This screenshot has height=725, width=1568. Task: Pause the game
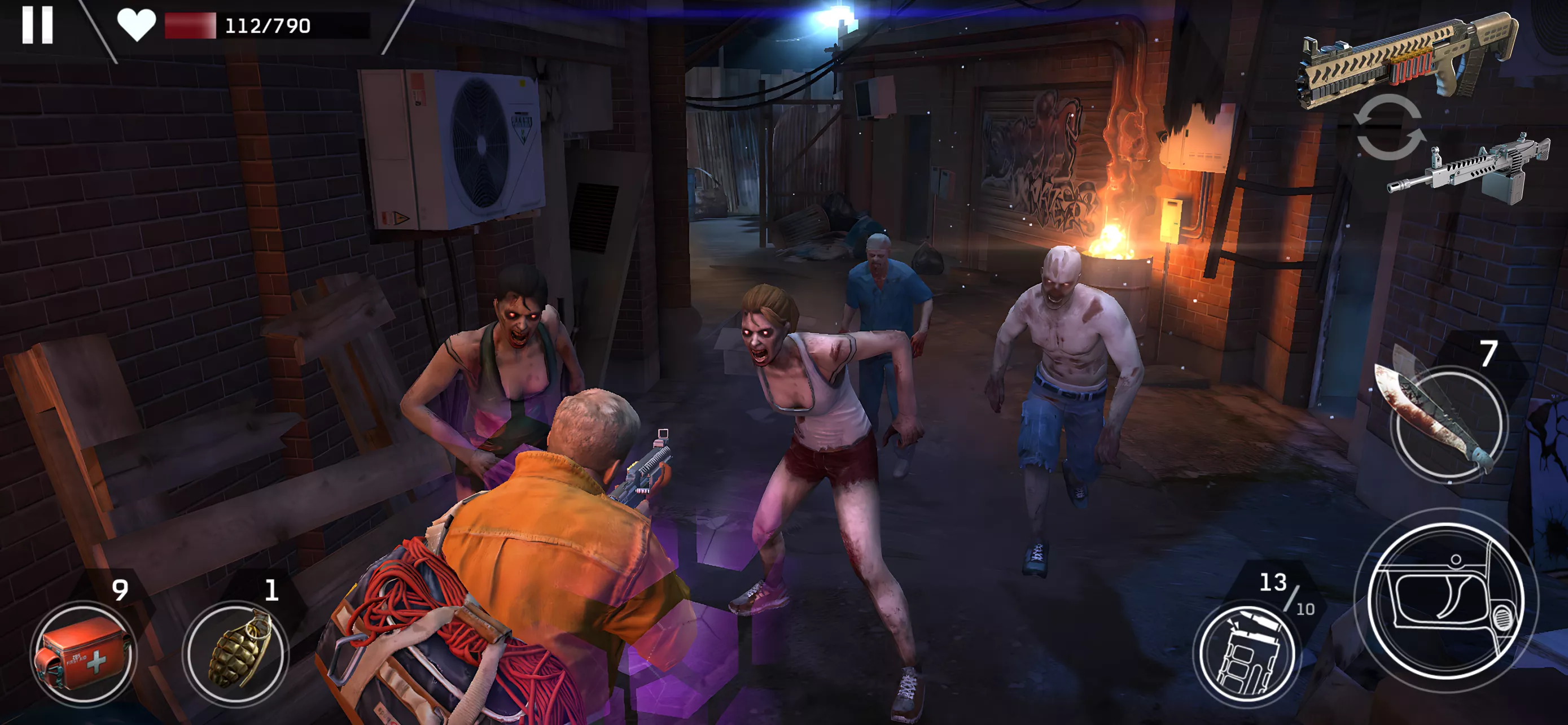[38, 25]
